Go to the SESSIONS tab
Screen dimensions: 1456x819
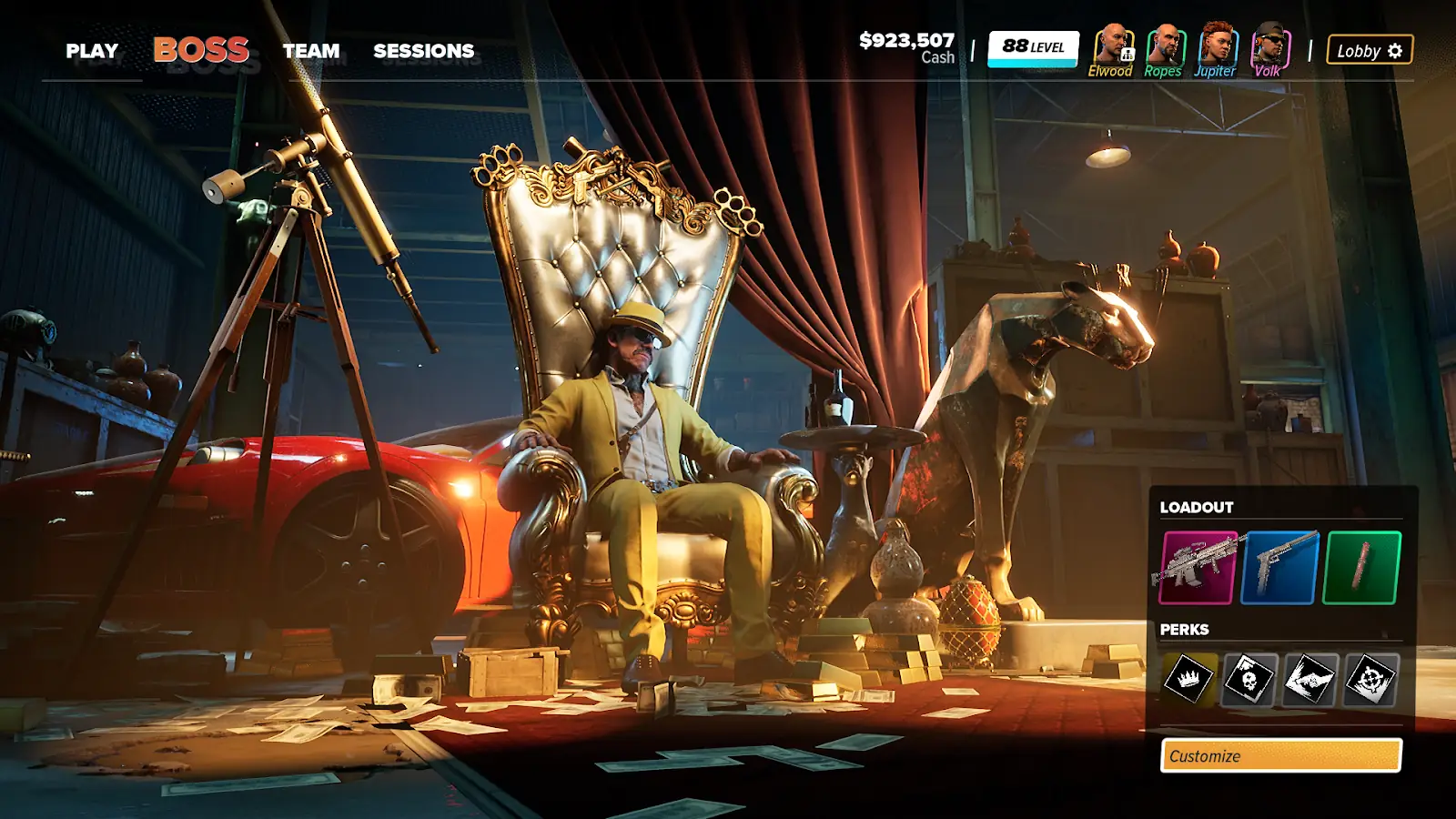click(423, 51)
